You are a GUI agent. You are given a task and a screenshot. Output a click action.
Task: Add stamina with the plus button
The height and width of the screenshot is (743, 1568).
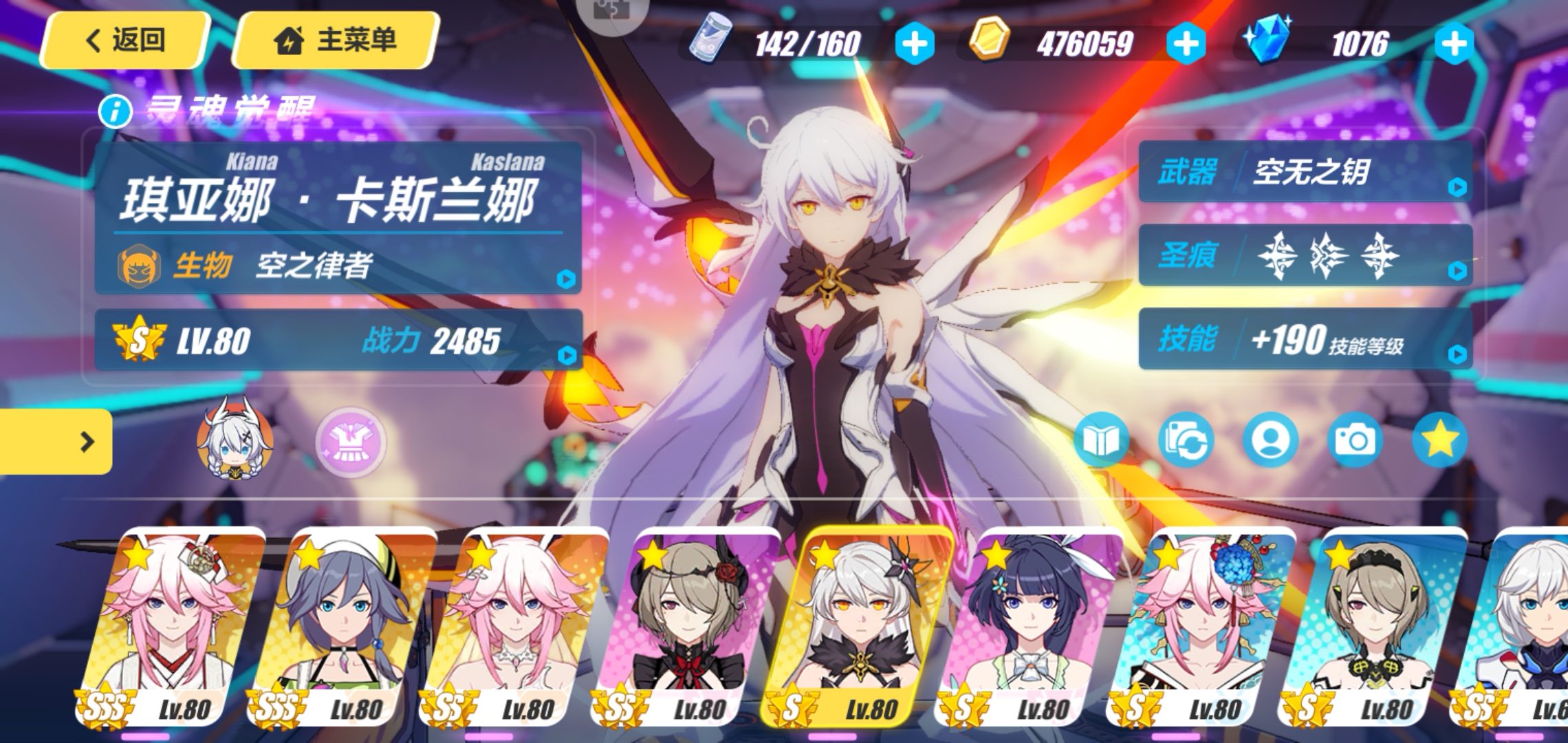point(914,44)
